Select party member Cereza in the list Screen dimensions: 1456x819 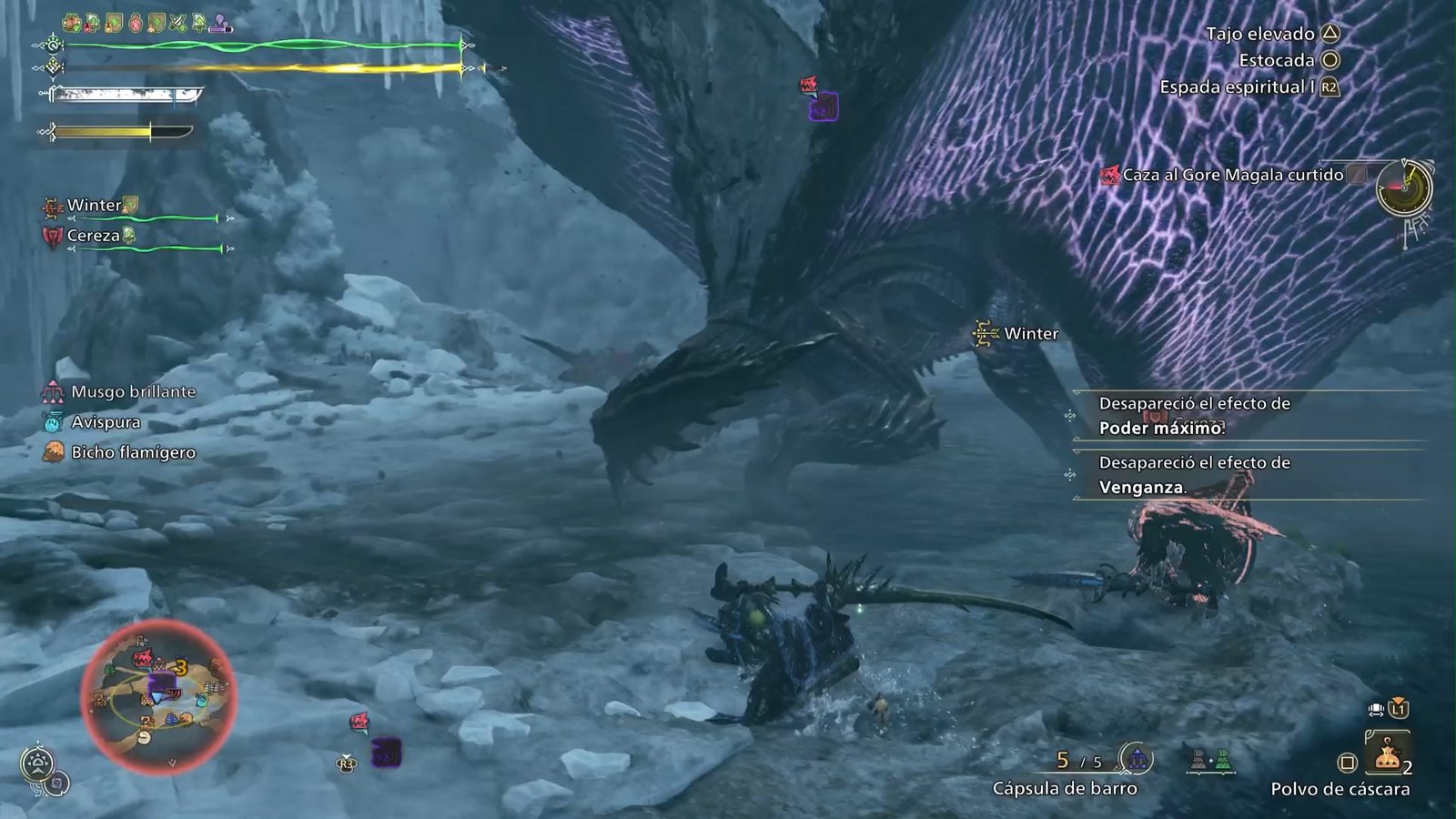click(x=94, y=236)
